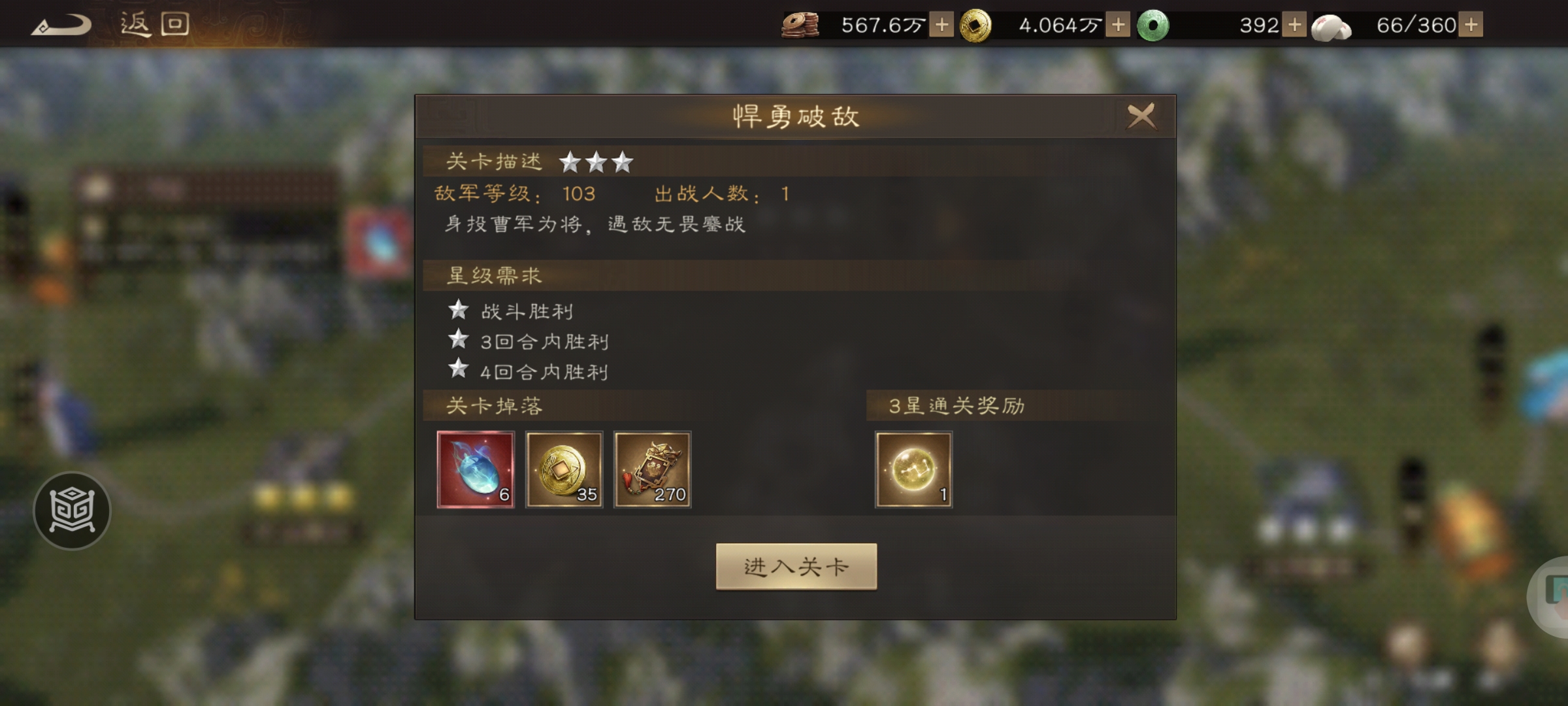Select the jade currency icon

1154,24
